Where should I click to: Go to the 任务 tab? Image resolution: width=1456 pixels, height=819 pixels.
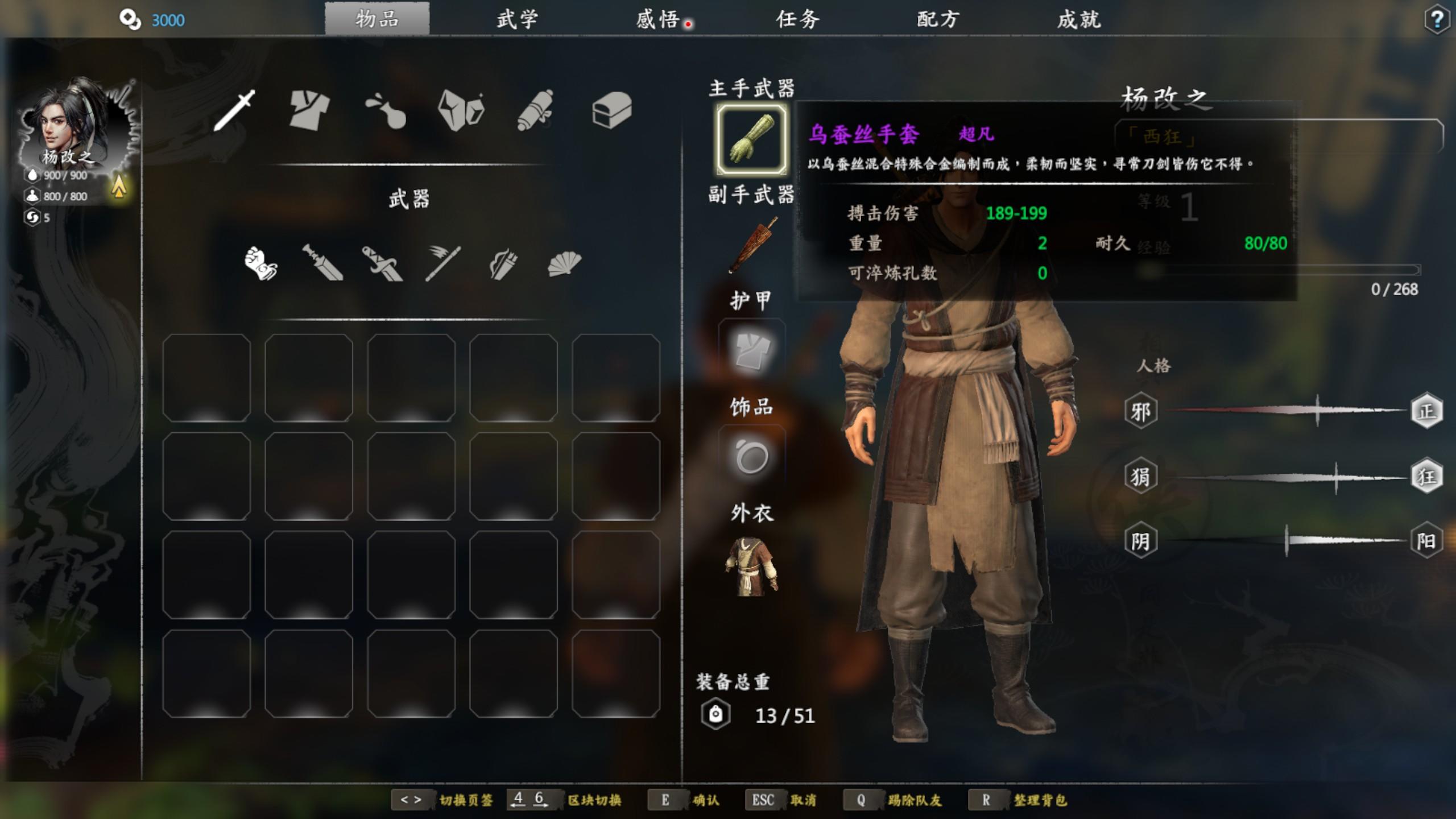(x=798, y=19)
